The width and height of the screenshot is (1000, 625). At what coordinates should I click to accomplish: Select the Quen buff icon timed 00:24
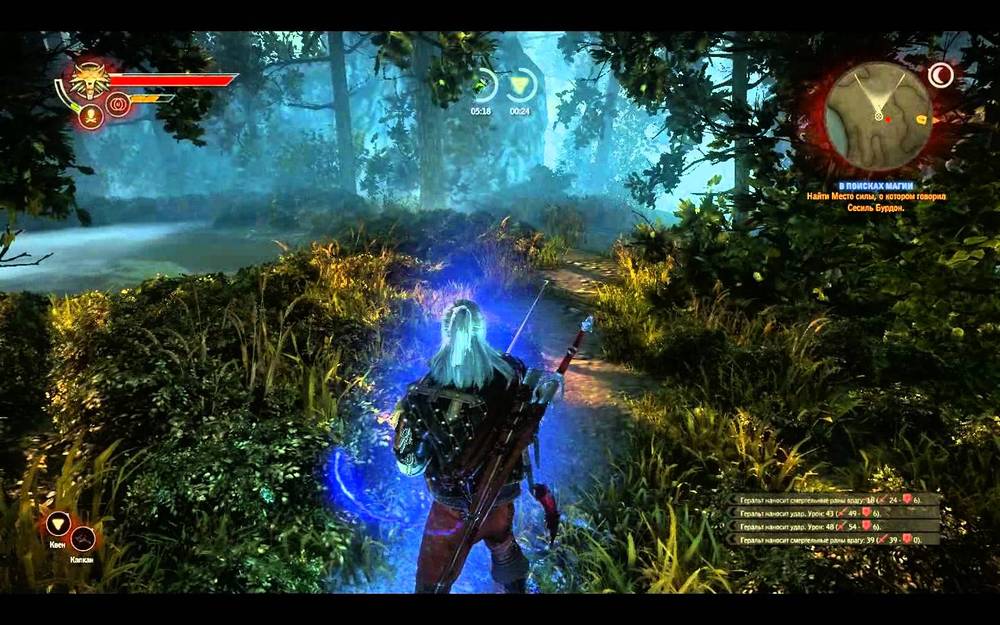coord(520,85)
